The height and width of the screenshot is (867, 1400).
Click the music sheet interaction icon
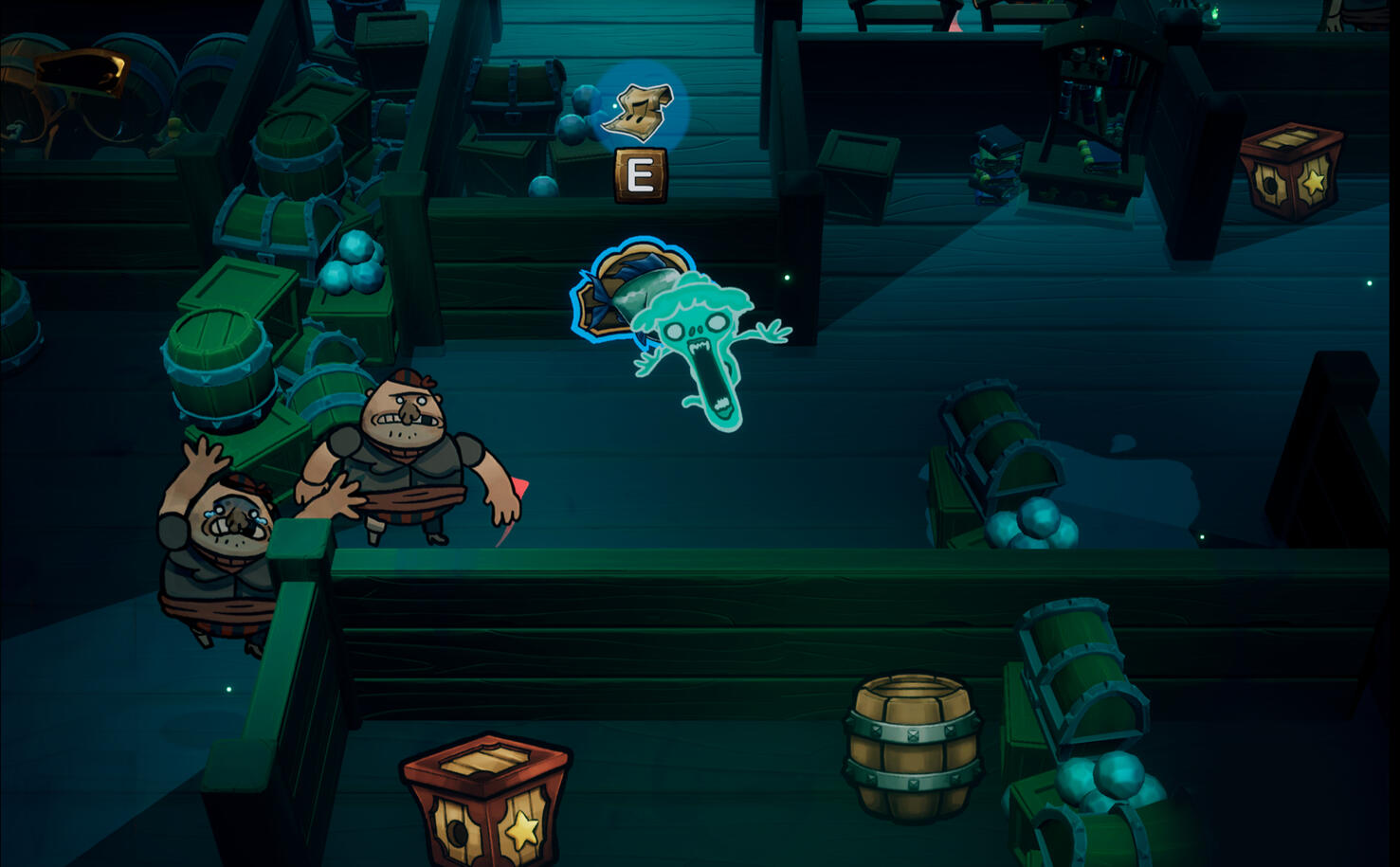tap(642, 109)
